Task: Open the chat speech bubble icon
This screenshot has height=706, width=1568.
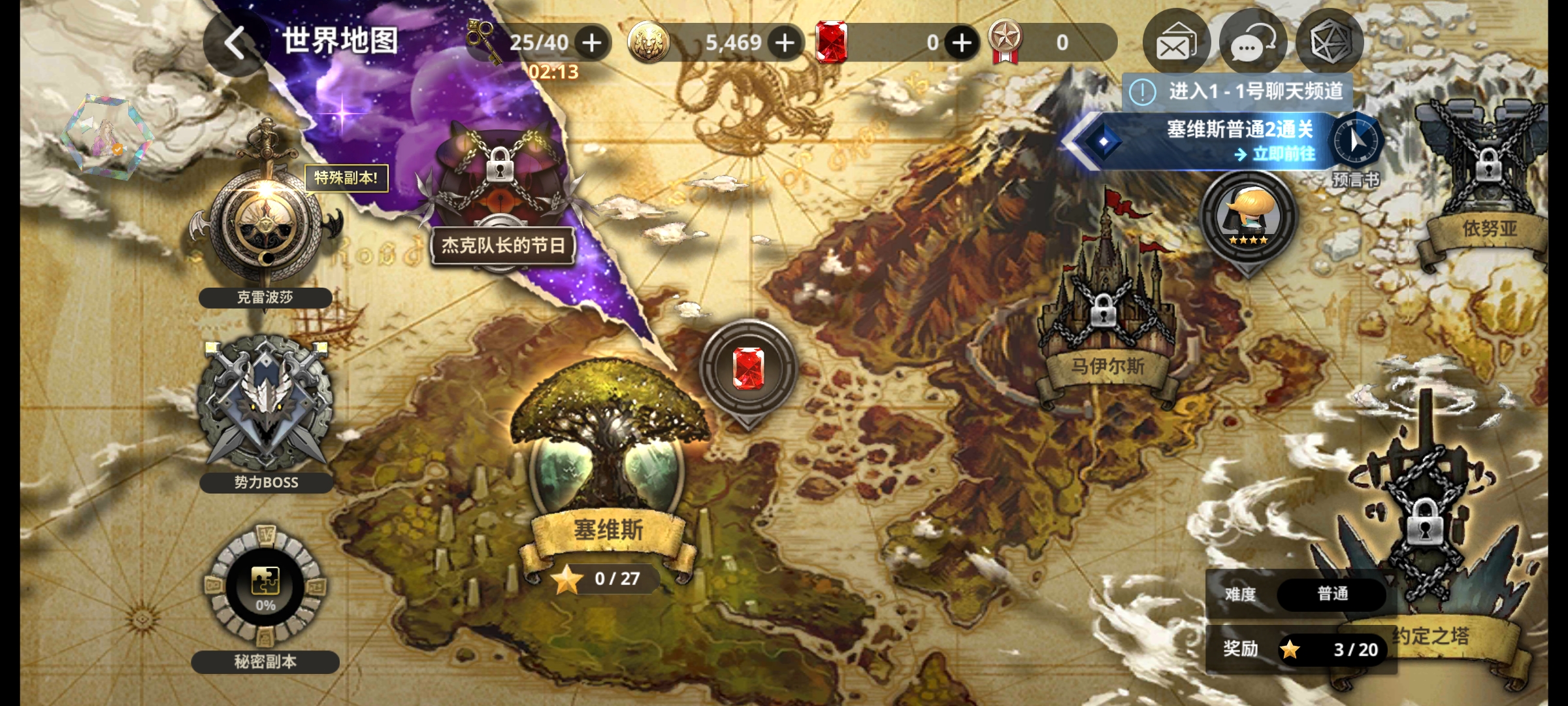Action: 1252,43
